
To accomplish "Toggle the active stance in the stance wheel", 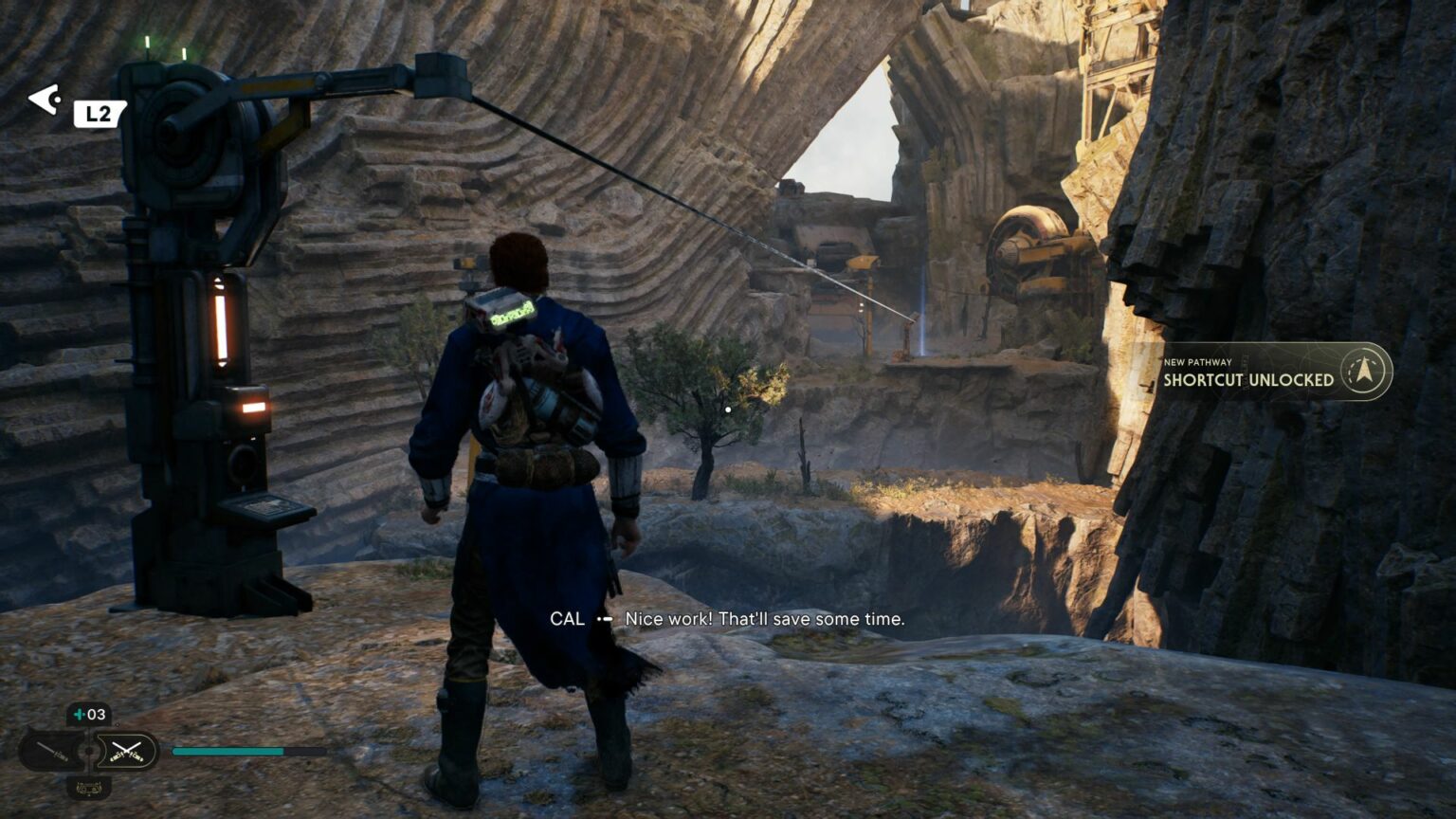I will tap(126, 750).
